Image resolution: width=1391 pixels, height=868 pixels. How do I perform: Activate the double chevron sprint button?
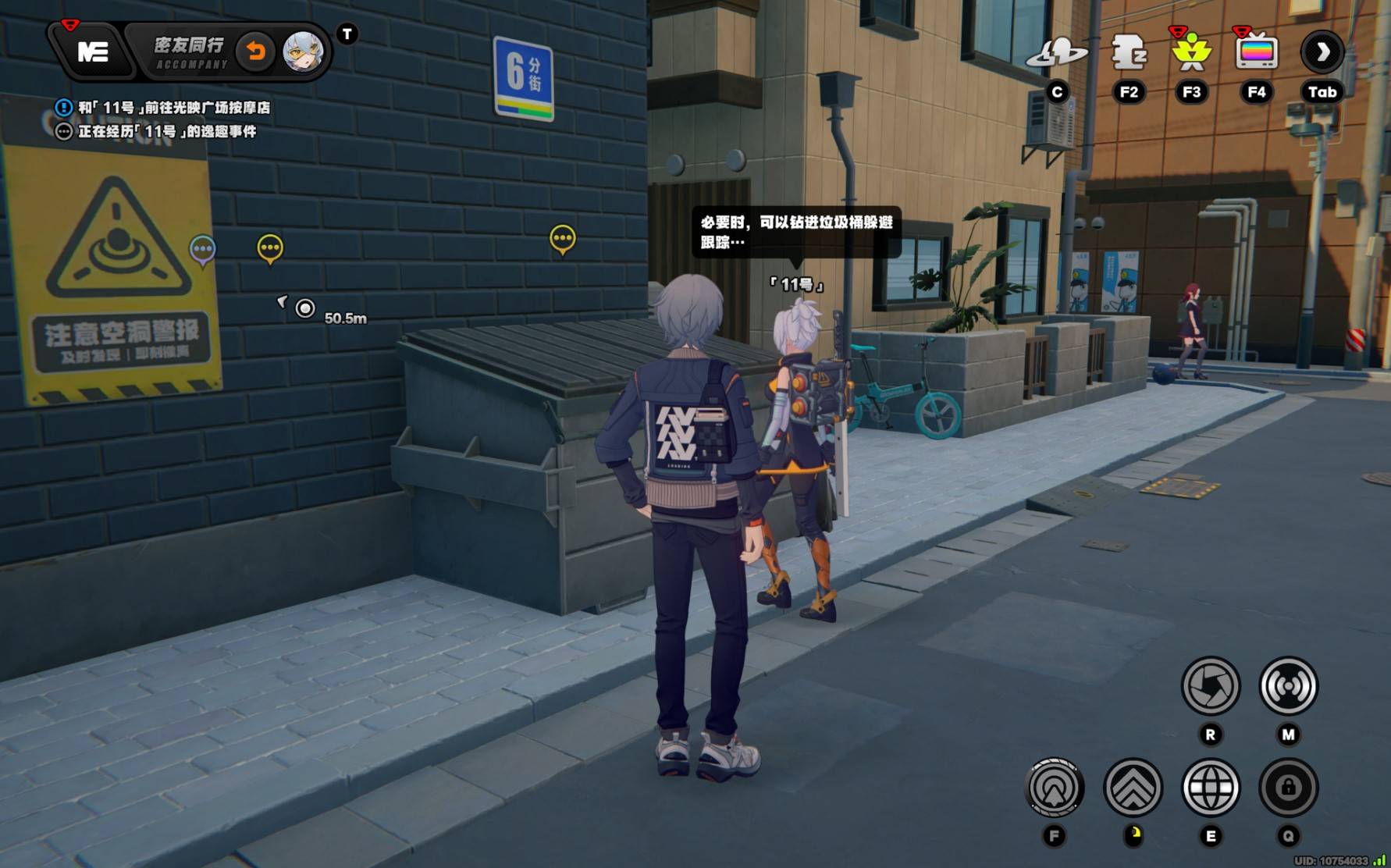(x=1133, y=788)
